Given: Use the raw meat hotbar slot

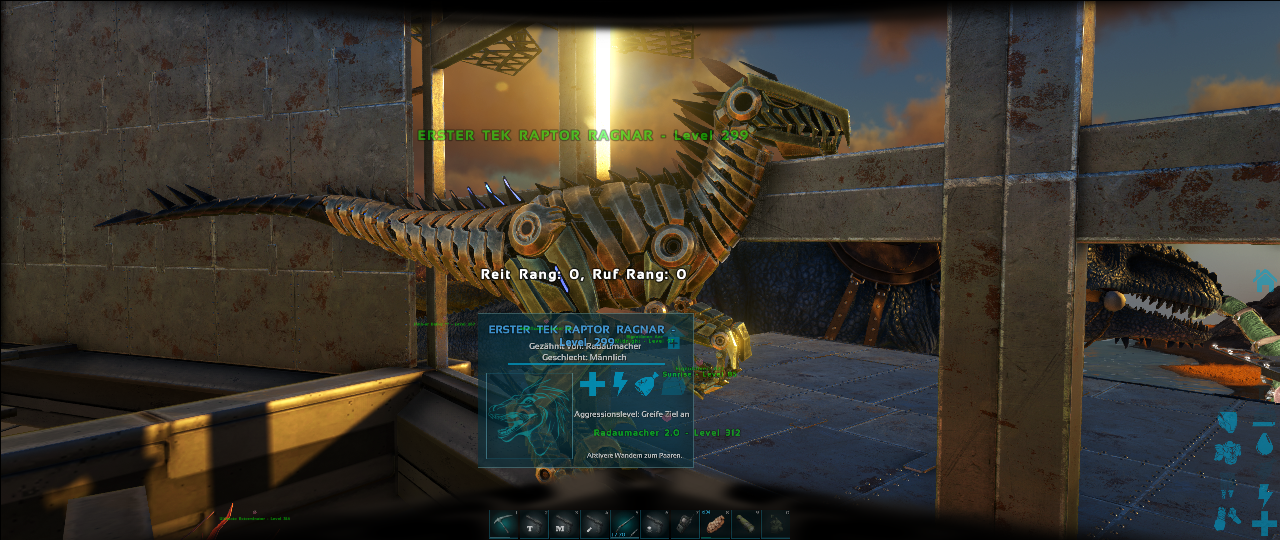Looking at the screenshot, I should [x=715, y=523].
